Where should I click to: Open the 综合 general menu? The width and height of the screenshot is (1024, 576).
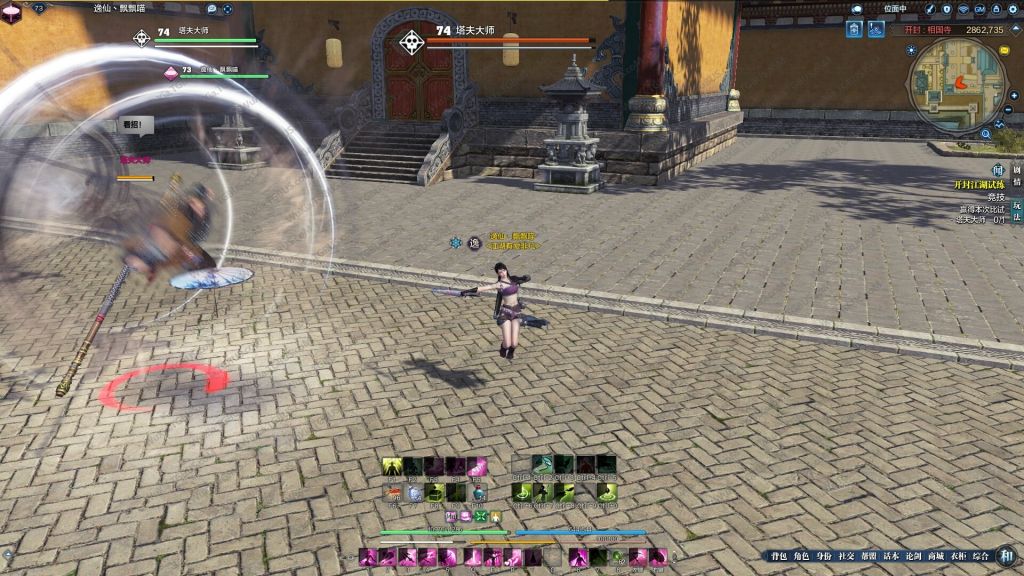[981, 556]
